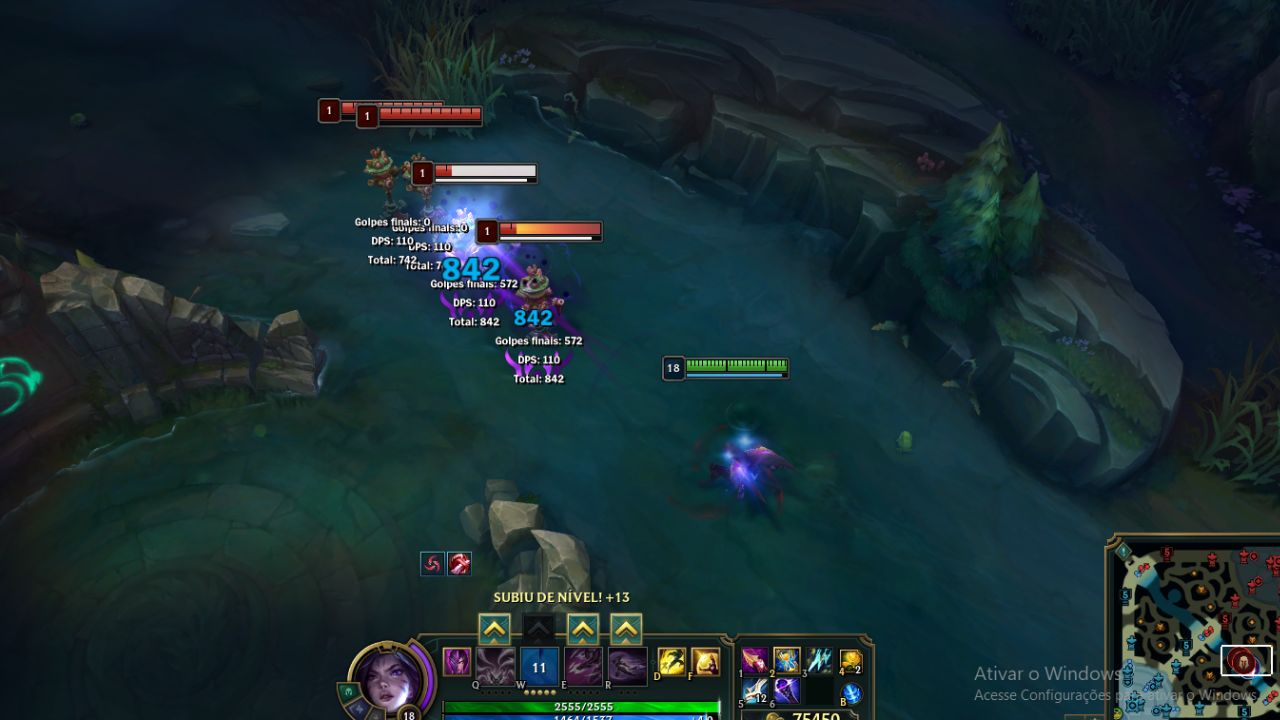Activate Guardian Angel in item slot 2
This screenshot has height=720, width=1280.
coord(787,662)
